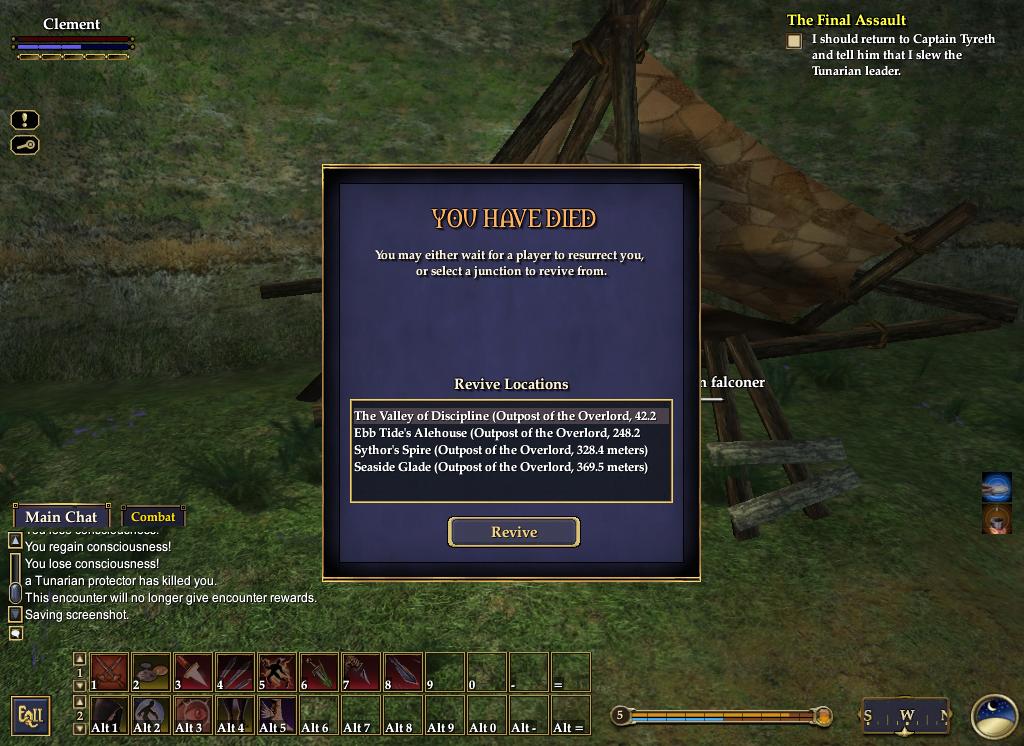Screen dimensions: 1024x746
Task: Activate the crossed swords ability in slot 1
Action: tap(109, 672)
